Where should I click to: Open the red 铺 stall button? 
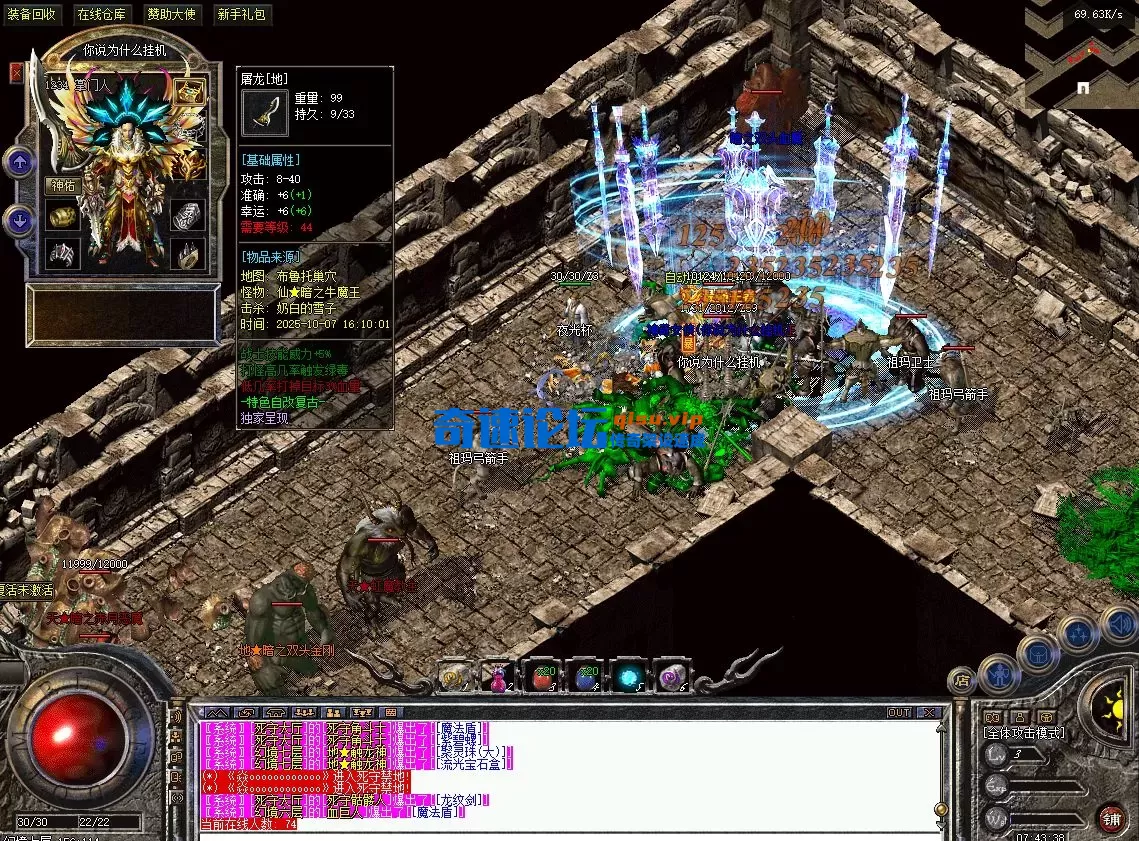click(1111, 818)
